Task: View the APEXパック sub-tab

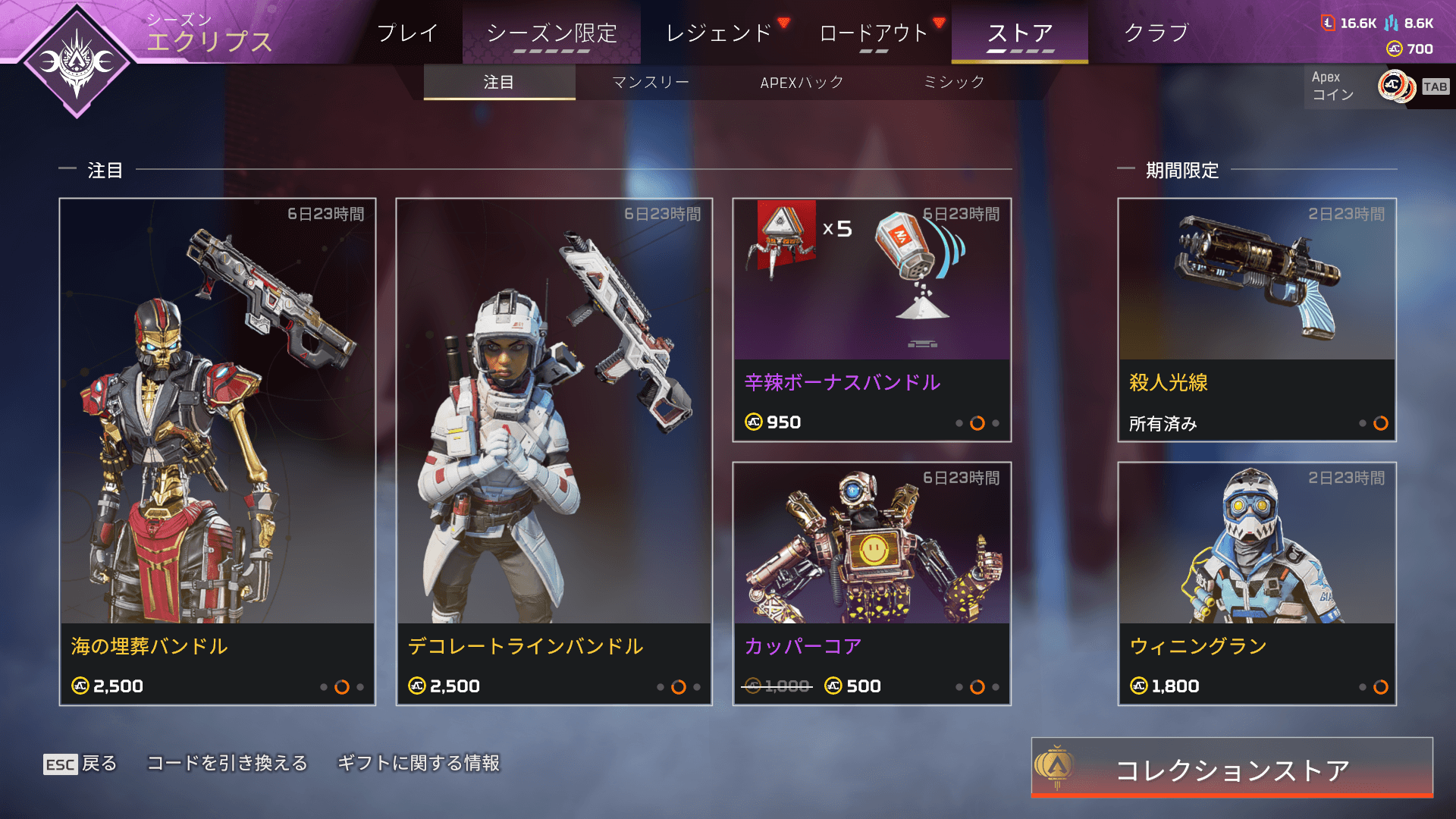Action: click(802, 82)
